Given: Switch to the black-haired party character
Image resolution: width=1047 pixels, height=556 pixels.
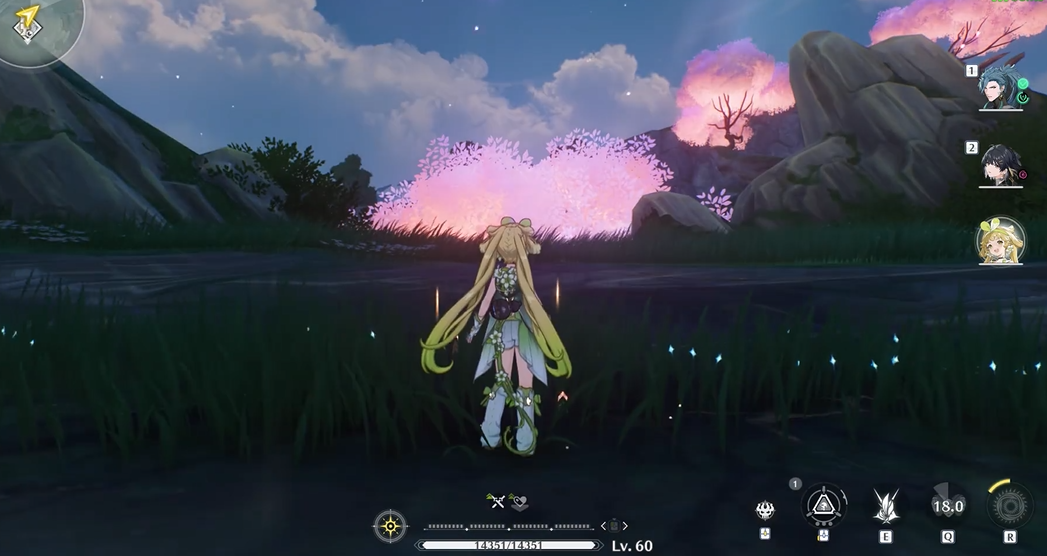Looking at the screenshot, I should point(1000,165).
